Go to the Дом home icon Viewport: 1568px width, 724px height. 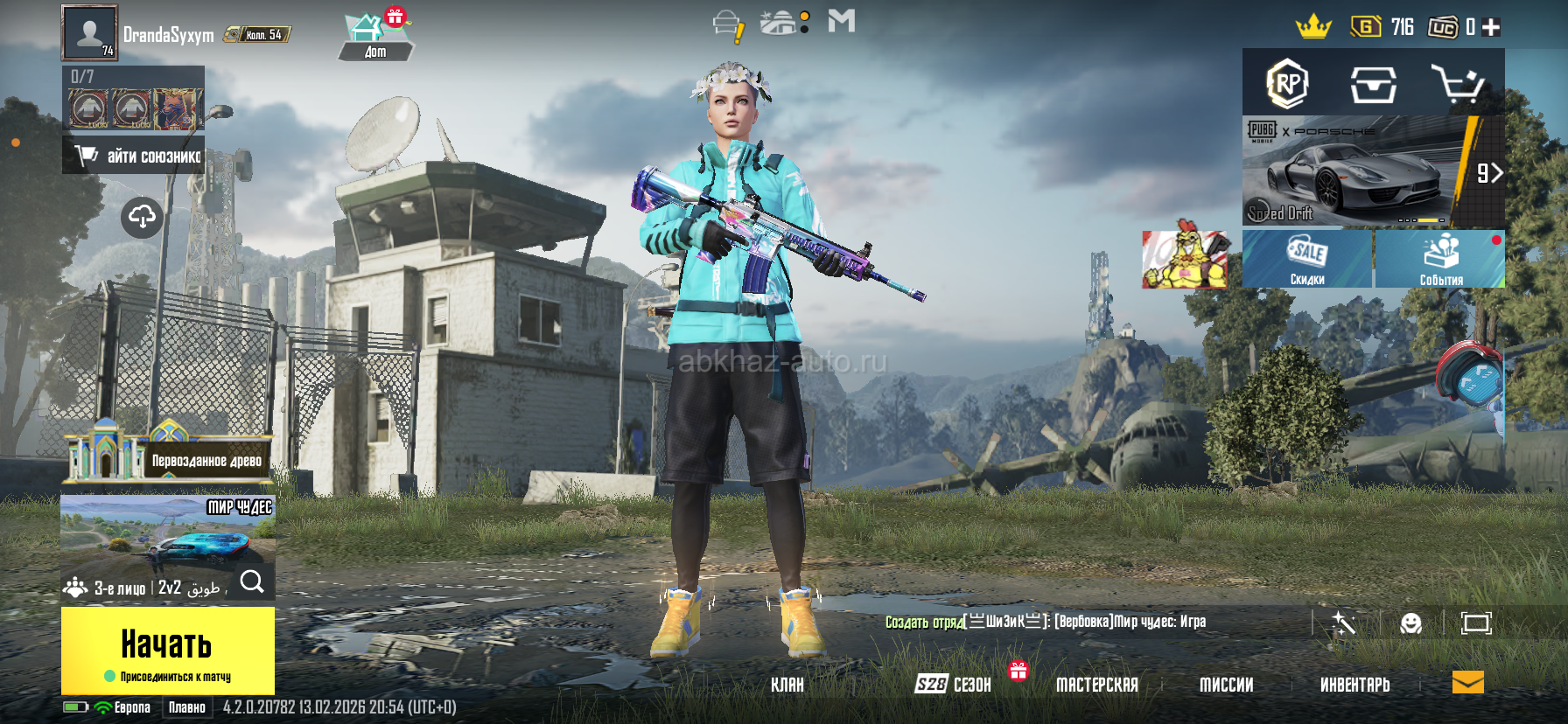pos(374,37)
